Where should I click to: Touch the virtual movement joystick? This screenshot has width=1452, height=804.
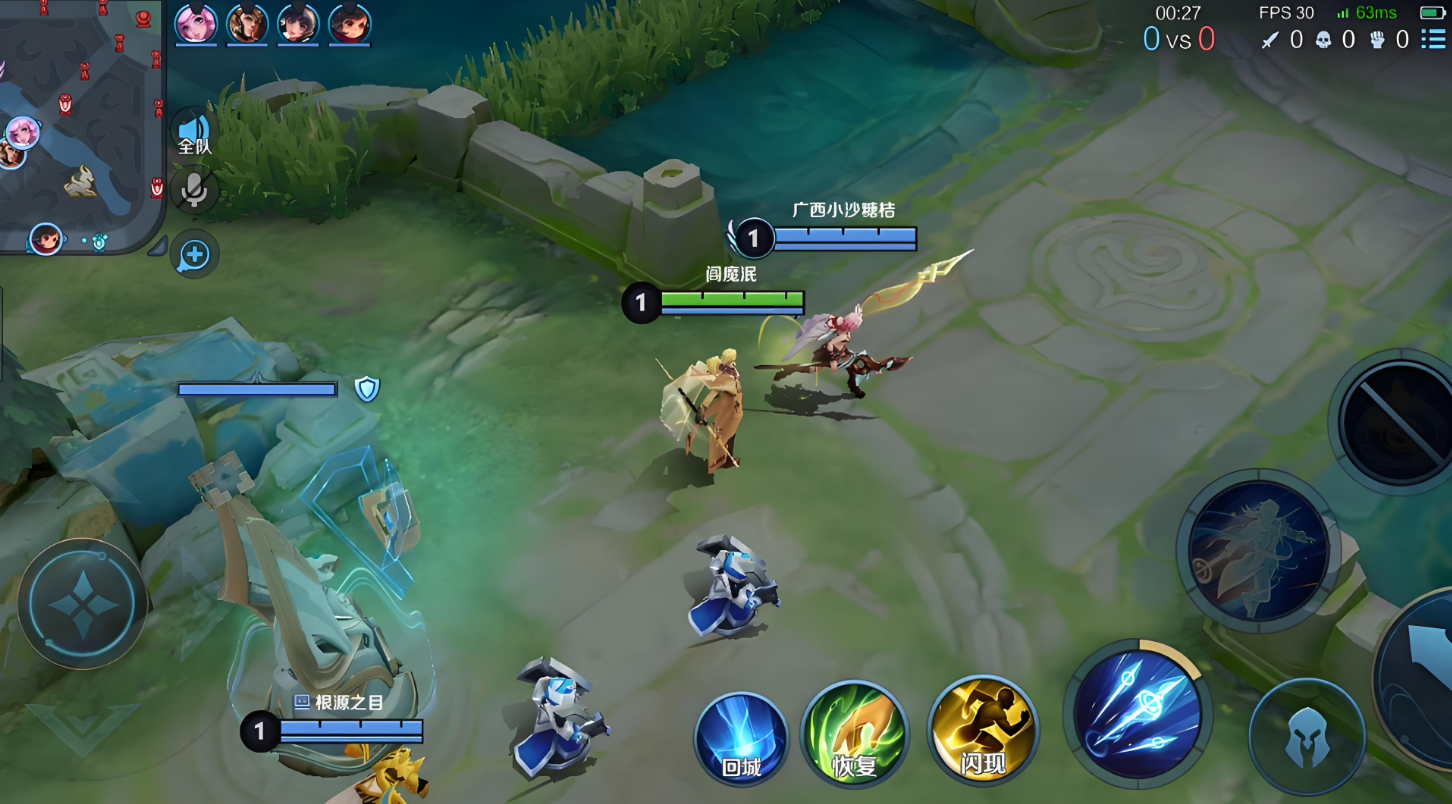82,604
